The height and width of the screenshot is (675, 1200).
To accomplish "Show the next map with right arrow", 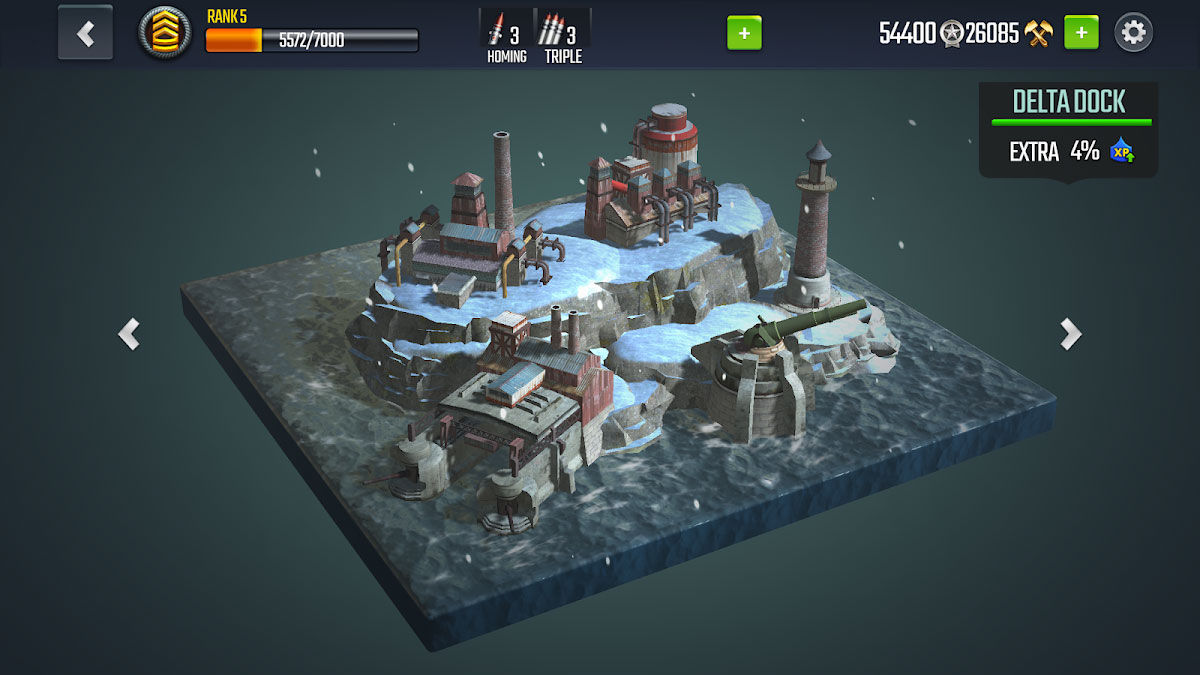I will [x=1070, y=334].
